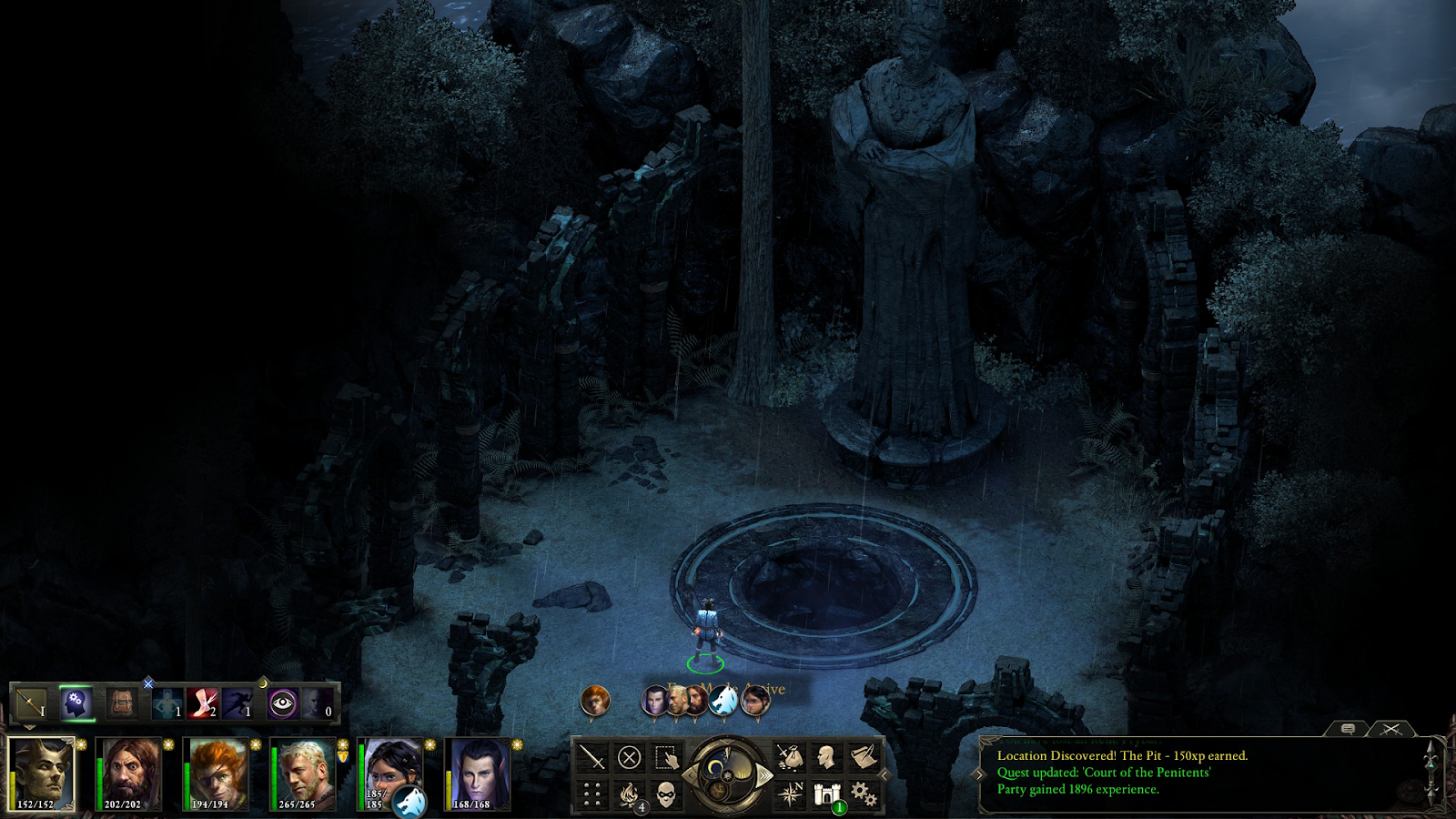The height and width of the screenshot is (819, 1456).
Task: Expand the log panel with its side chevron
Action: coord(978,774)
